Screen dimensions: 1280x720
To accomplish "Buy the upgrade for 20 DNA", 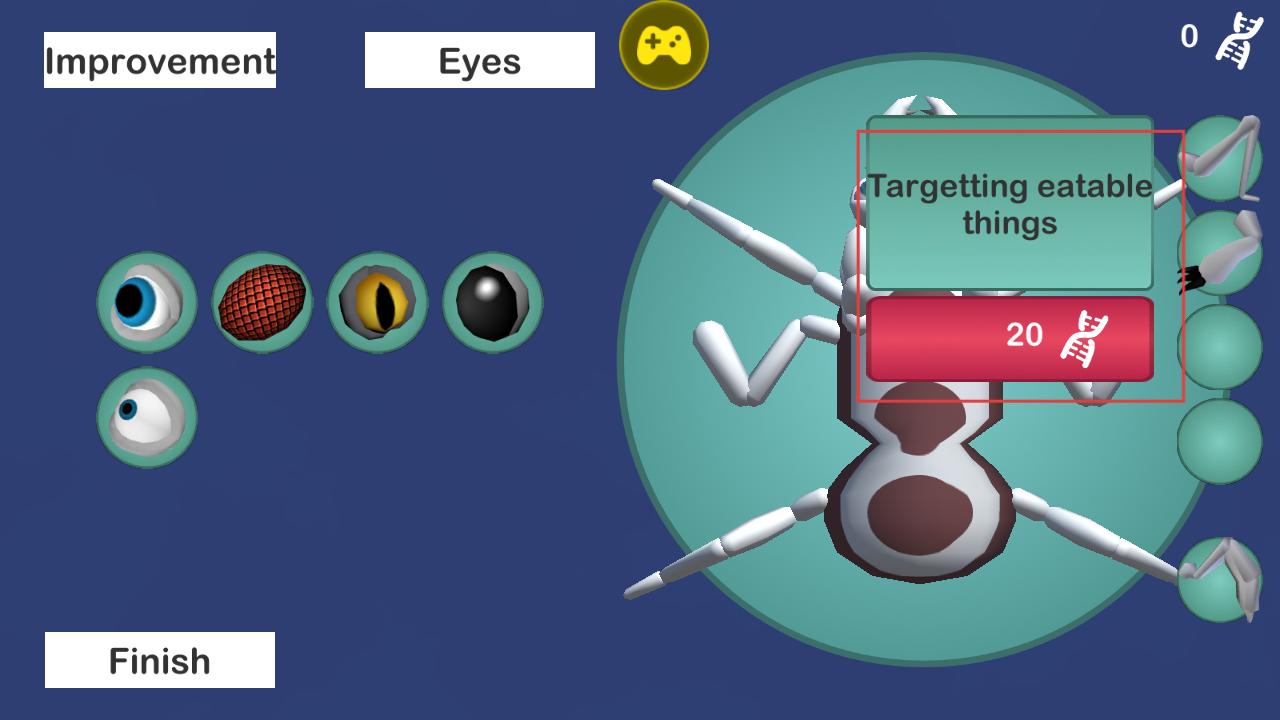I will coord(1009,338).
